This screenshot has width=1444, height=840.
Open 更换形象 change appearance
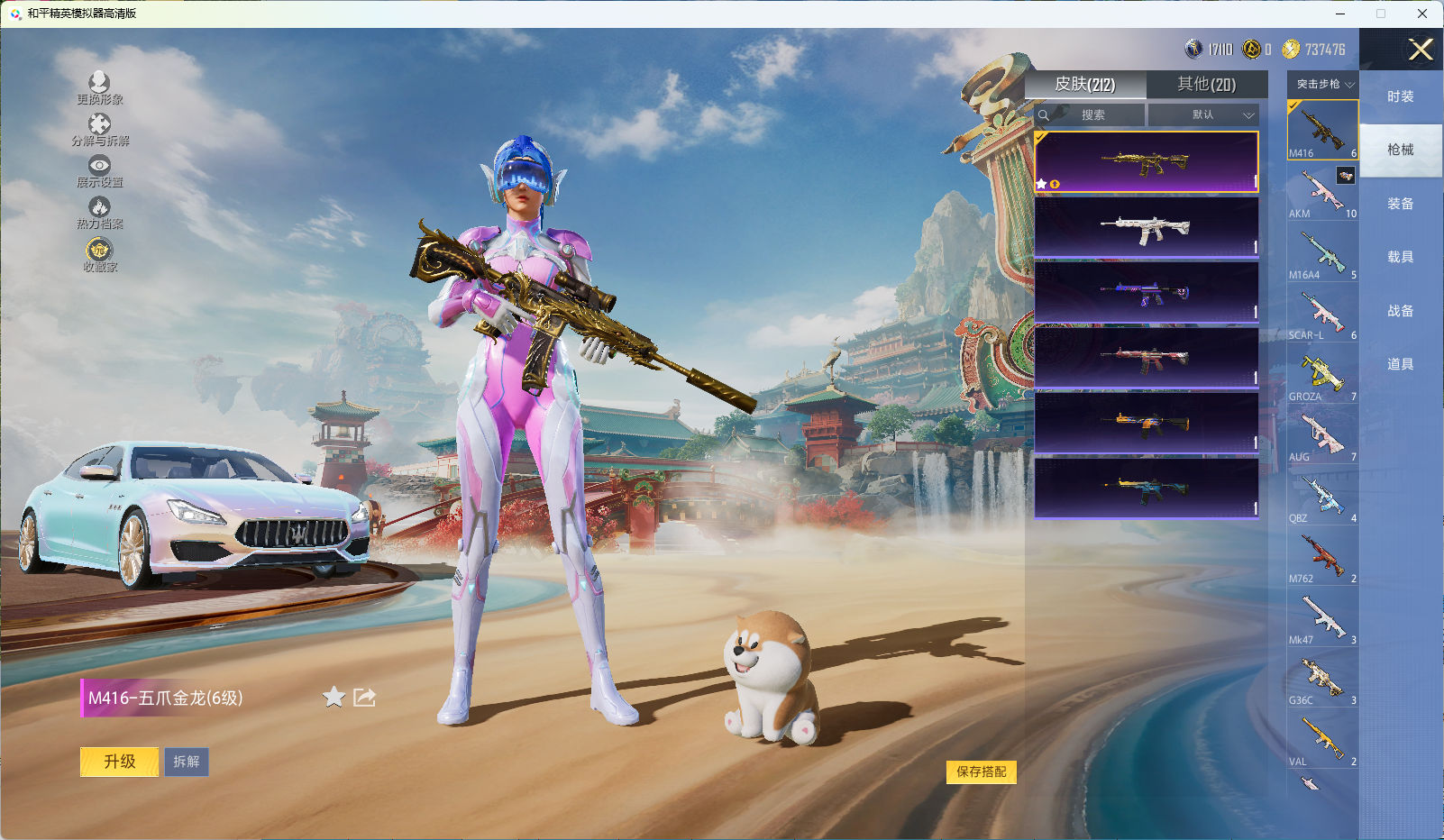99,88
